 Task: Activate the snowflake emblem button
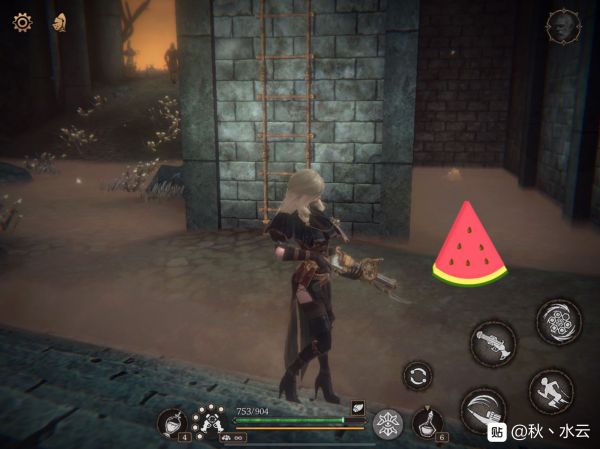pyautogui.click(x=388, y=424)
